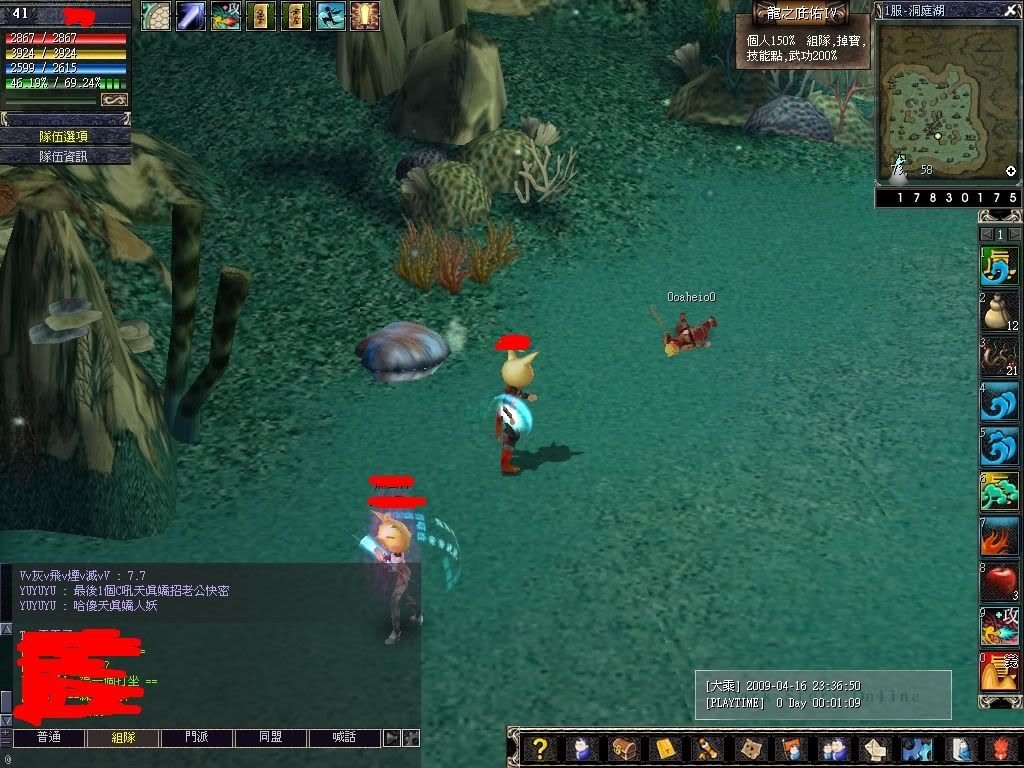Screen dimensions: 1024x768
Task: Go to the next hotbar page arrow
Action: (x=1014, y=234)
